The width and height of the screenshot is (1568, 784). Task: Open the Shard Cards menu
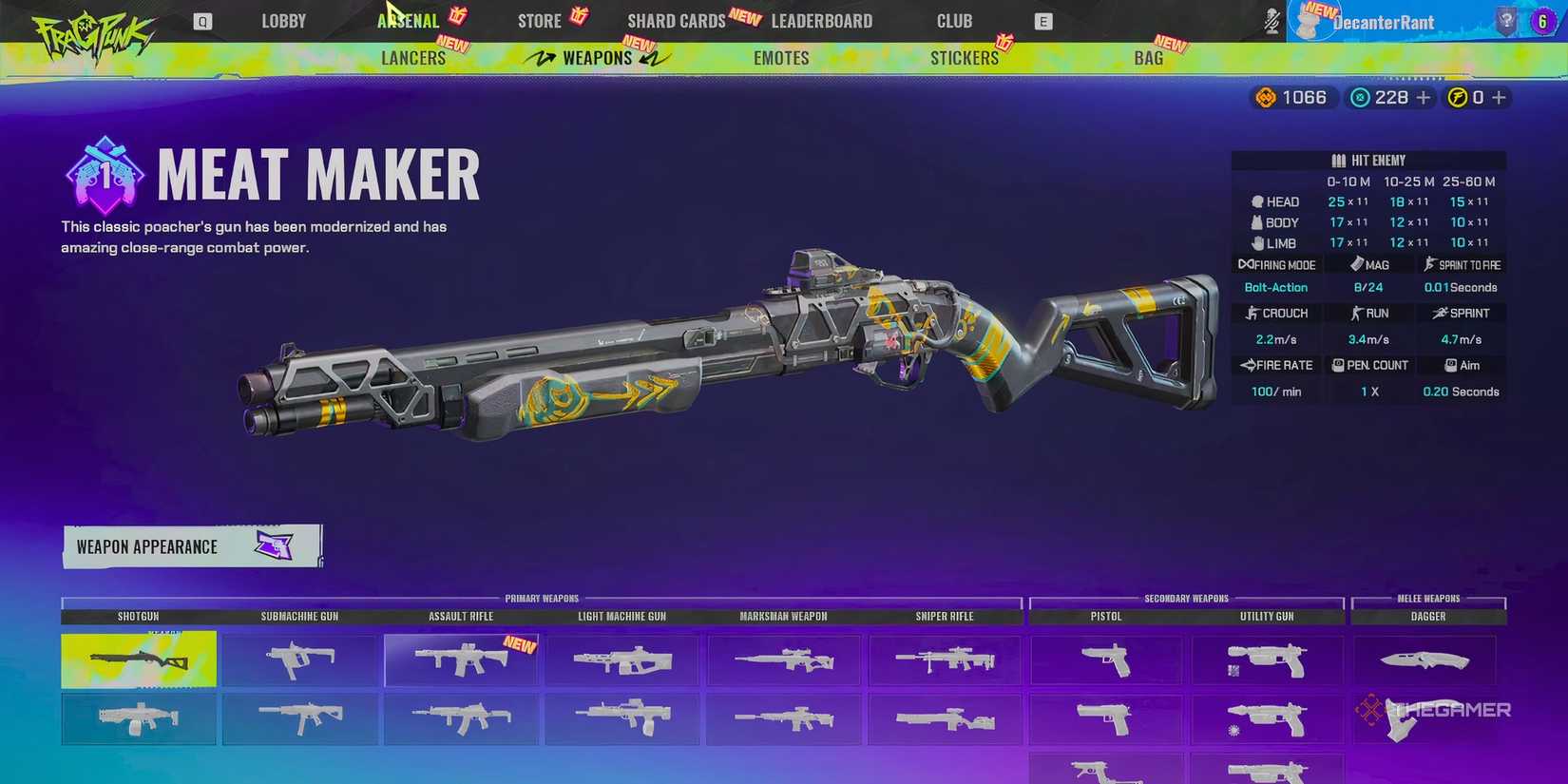[676, 20]
